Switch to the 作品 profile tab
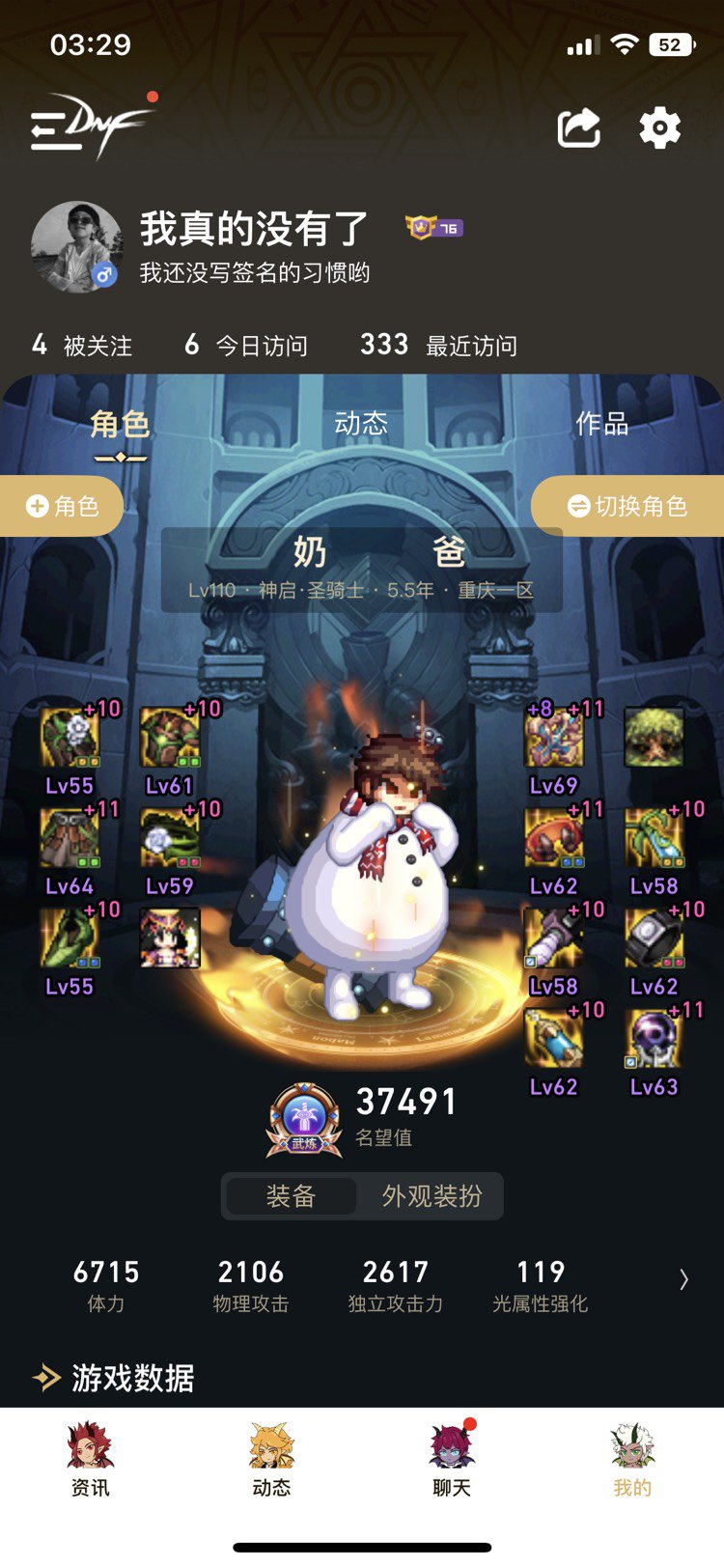724x1568 pixels. 601,424
